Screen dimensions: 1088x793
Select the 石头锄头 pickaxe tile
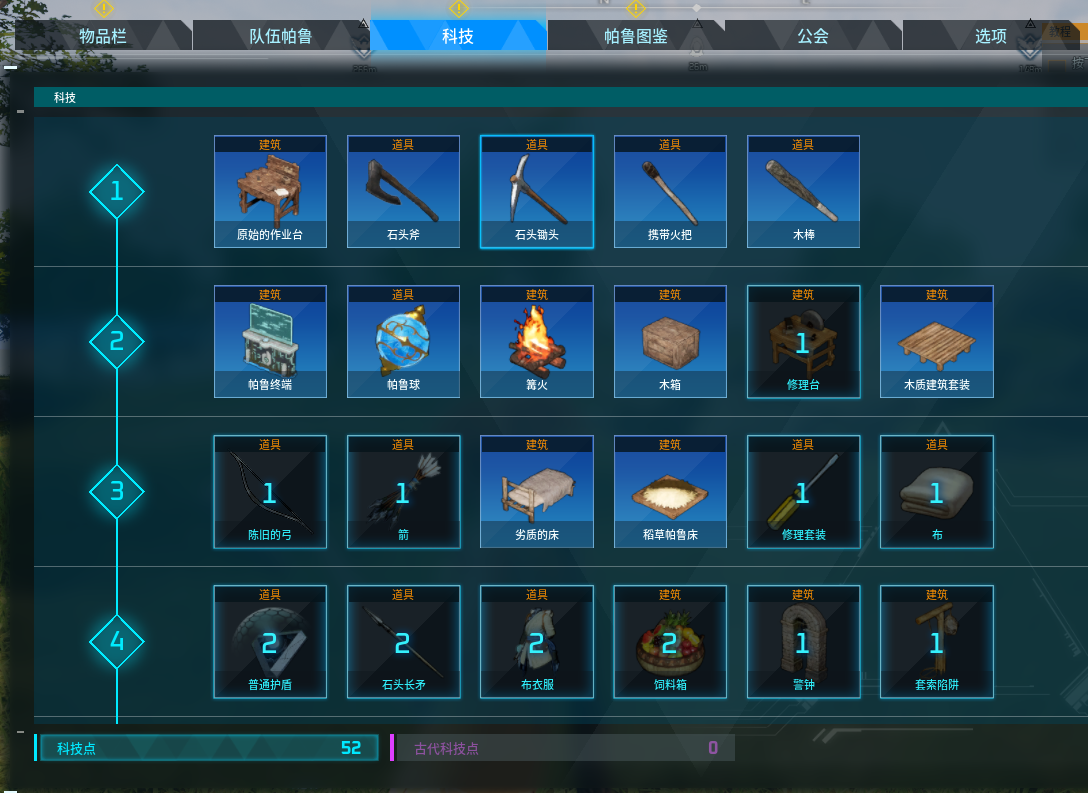click(x=537, y=192)
